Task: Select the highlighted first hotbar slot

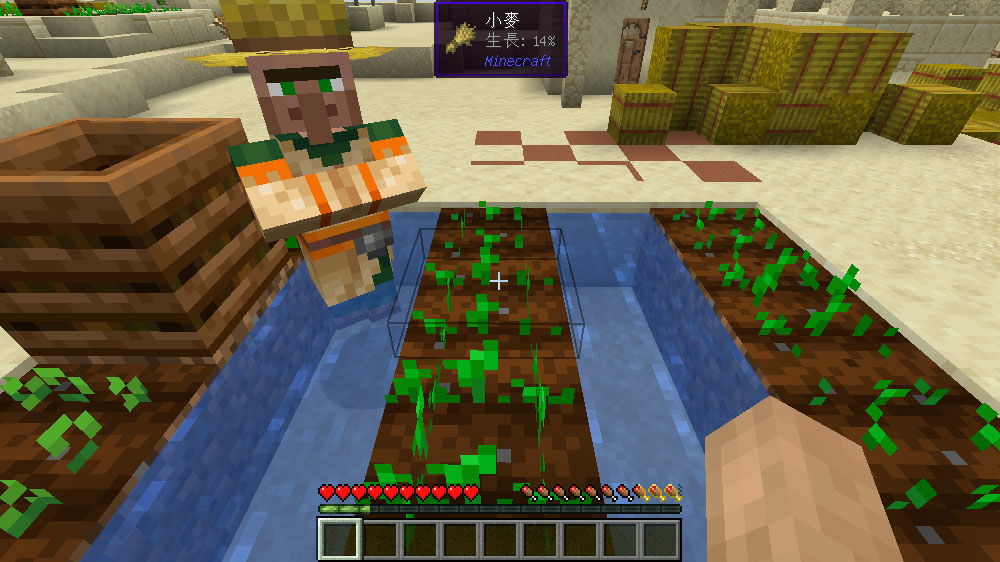Action: [340, 539]
